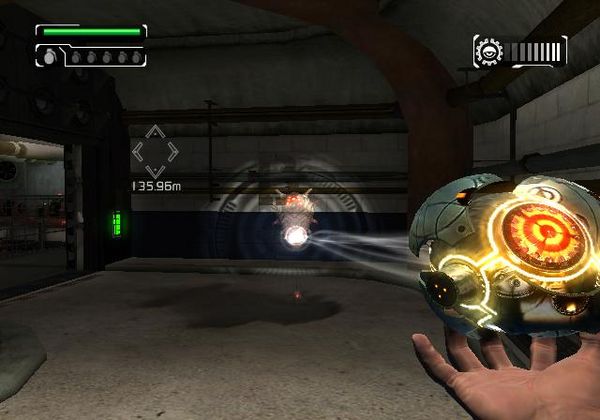Click the objective waypoint diamond marker

[155, 152]
